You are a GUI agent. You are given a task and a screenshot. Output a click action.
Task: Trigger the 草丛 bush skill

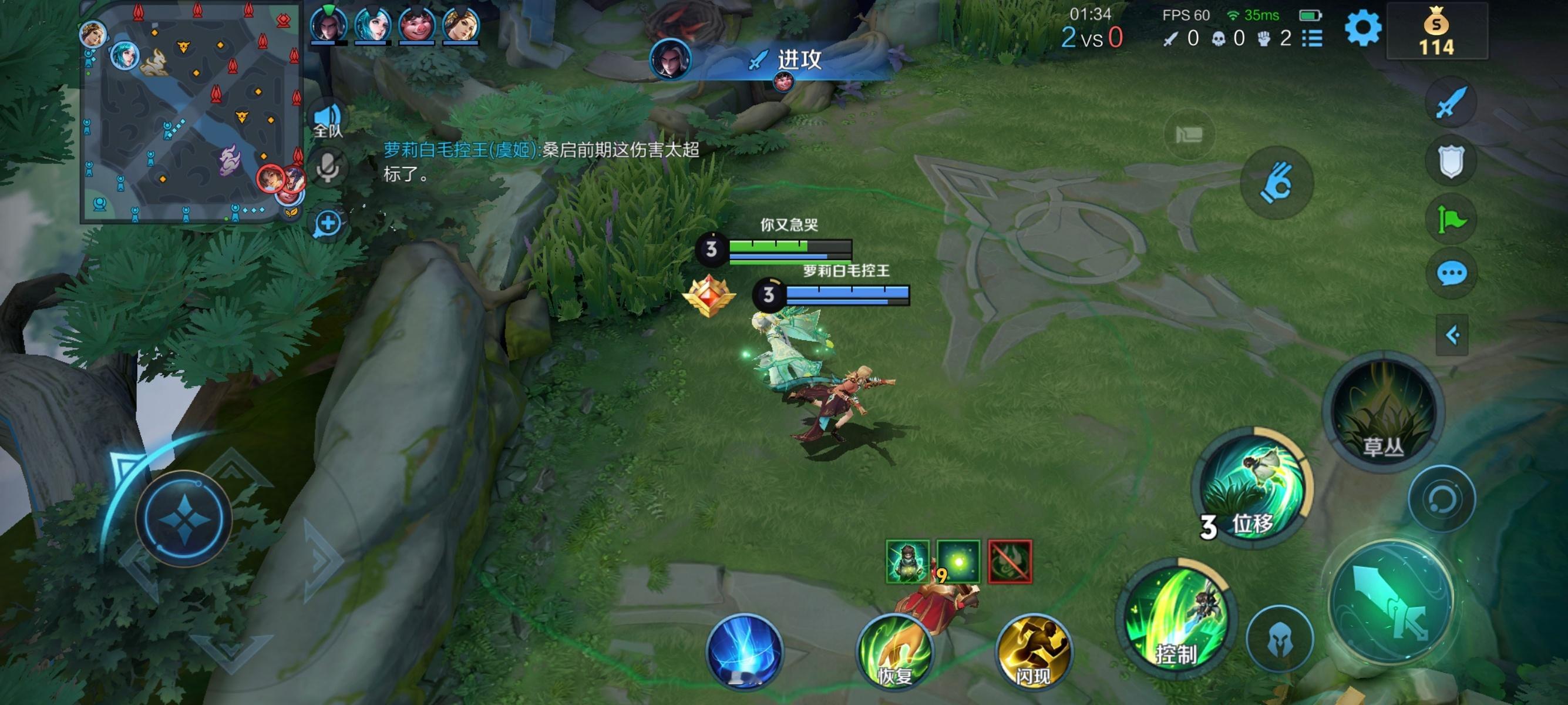pos(1383,412)
